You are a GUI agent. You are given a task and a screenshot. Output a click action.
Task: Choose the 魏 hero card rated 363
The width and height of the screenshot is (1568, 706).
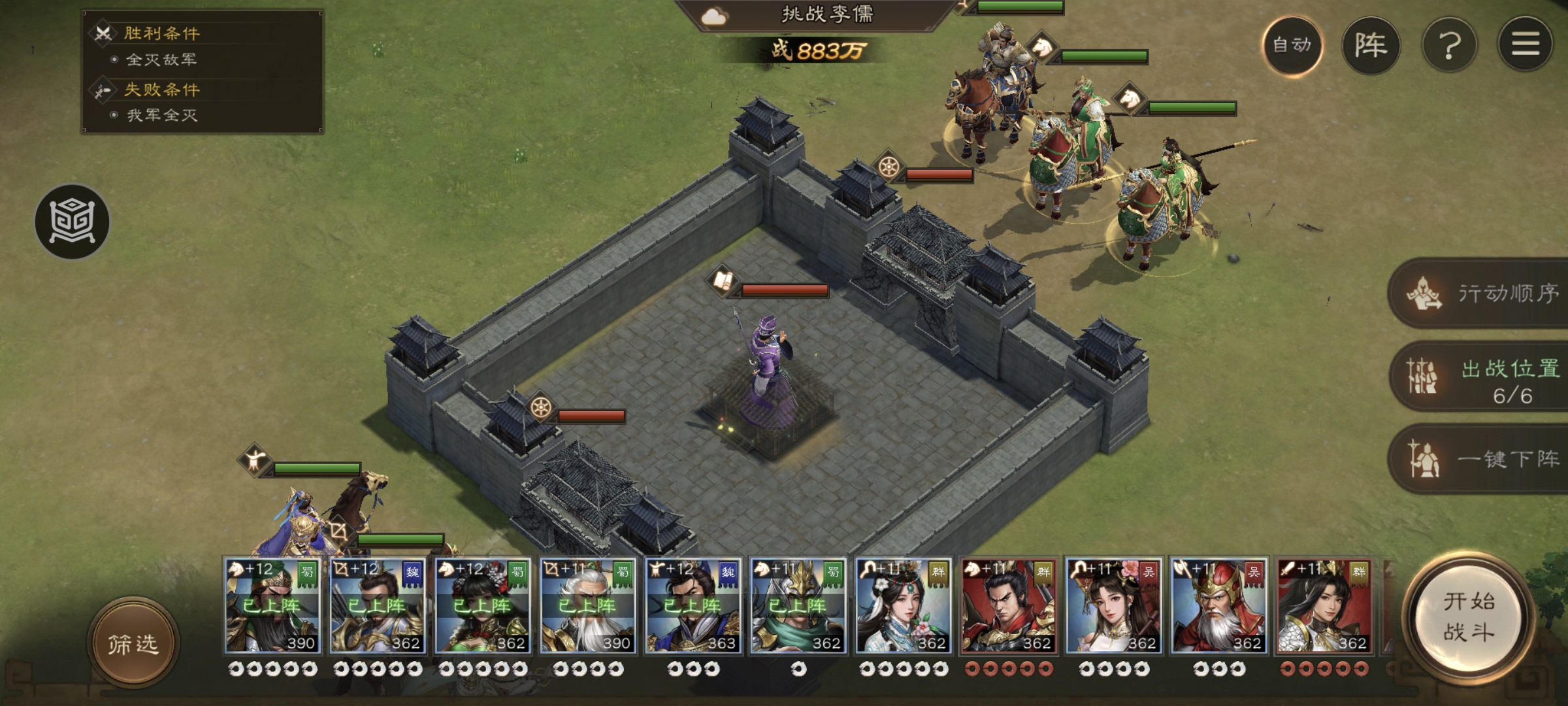693,606
